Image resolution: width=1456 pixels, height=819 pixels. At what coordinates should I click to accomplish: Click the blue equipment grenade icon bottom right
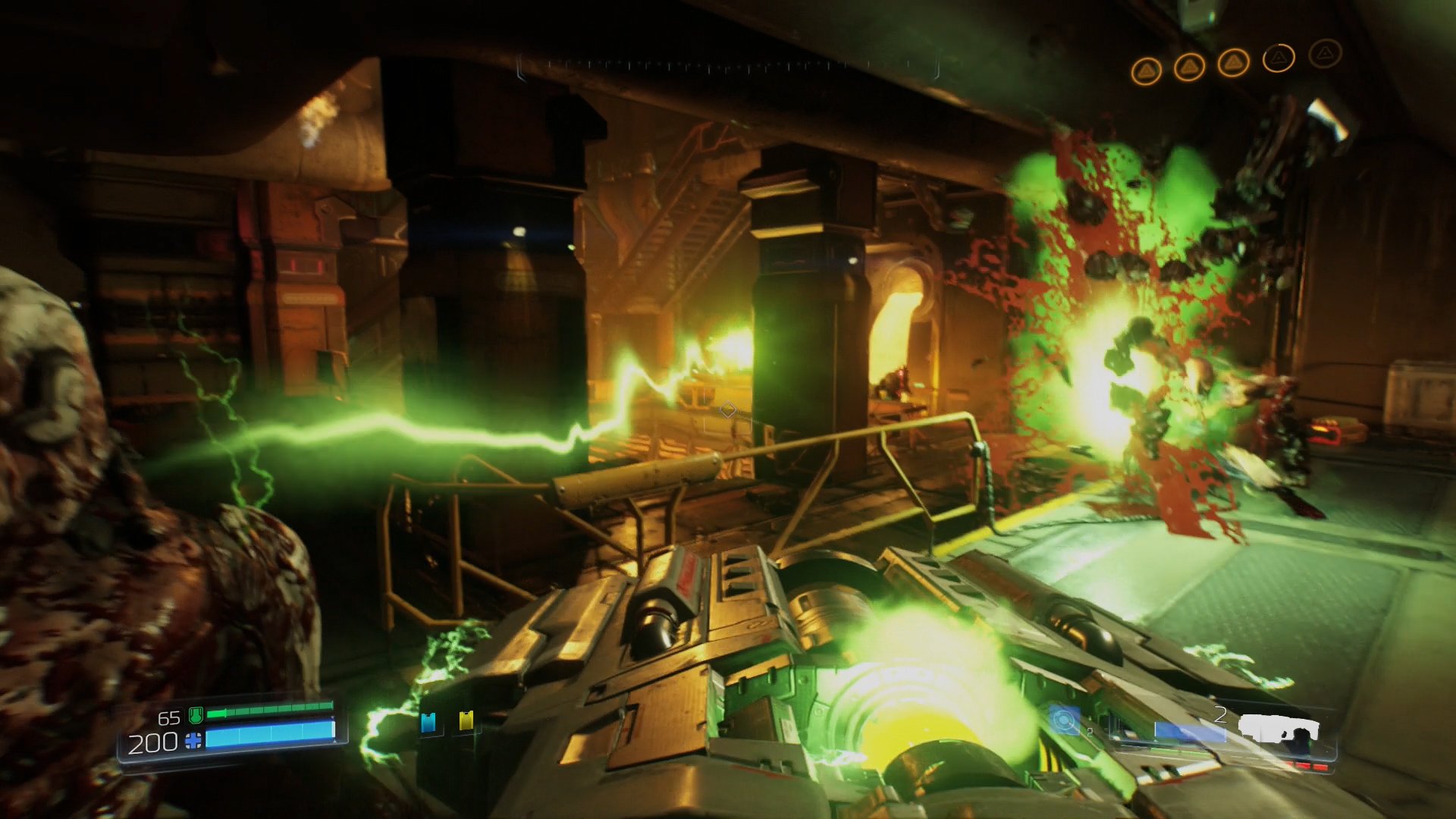tap(1064, 721)
